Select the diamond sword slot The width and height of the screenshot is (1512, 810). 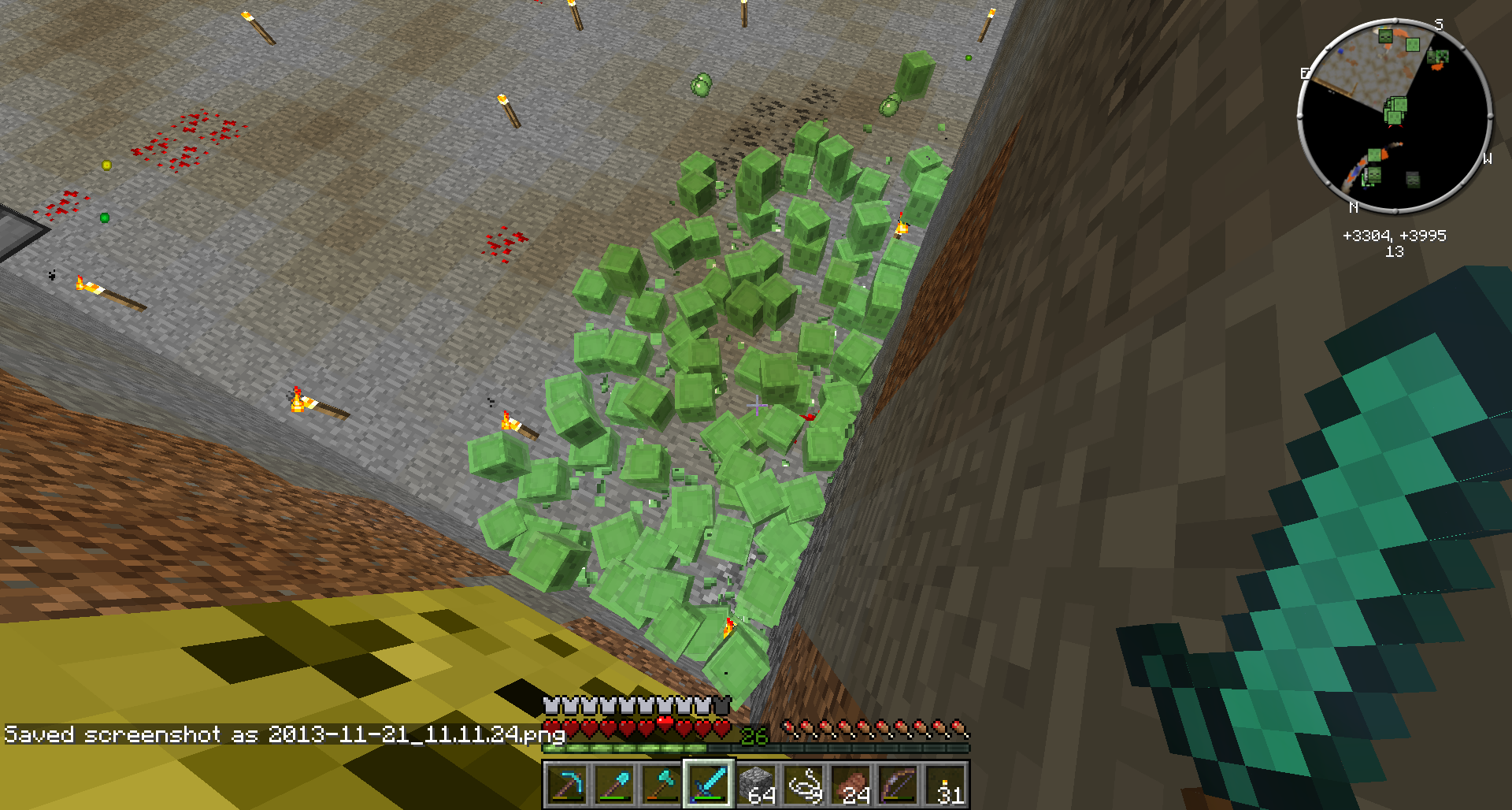[709, 785]
